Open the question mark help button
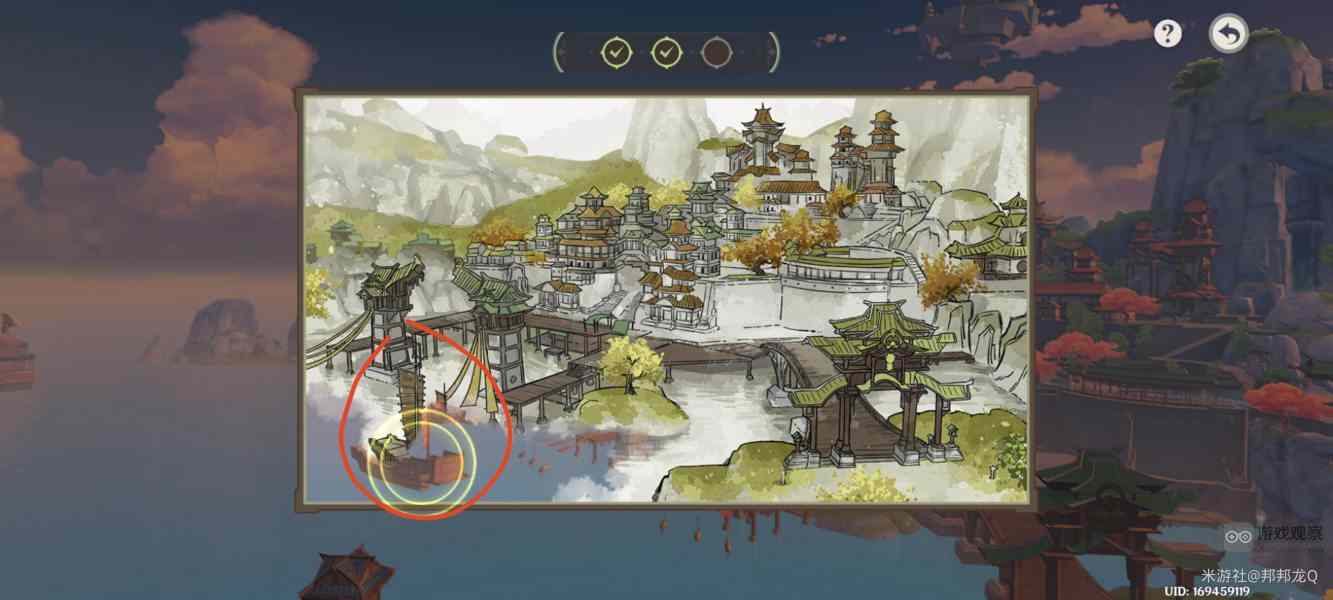Viewport: 1333px width, 600px height. pyautogui.click(x=1167, y=34)
